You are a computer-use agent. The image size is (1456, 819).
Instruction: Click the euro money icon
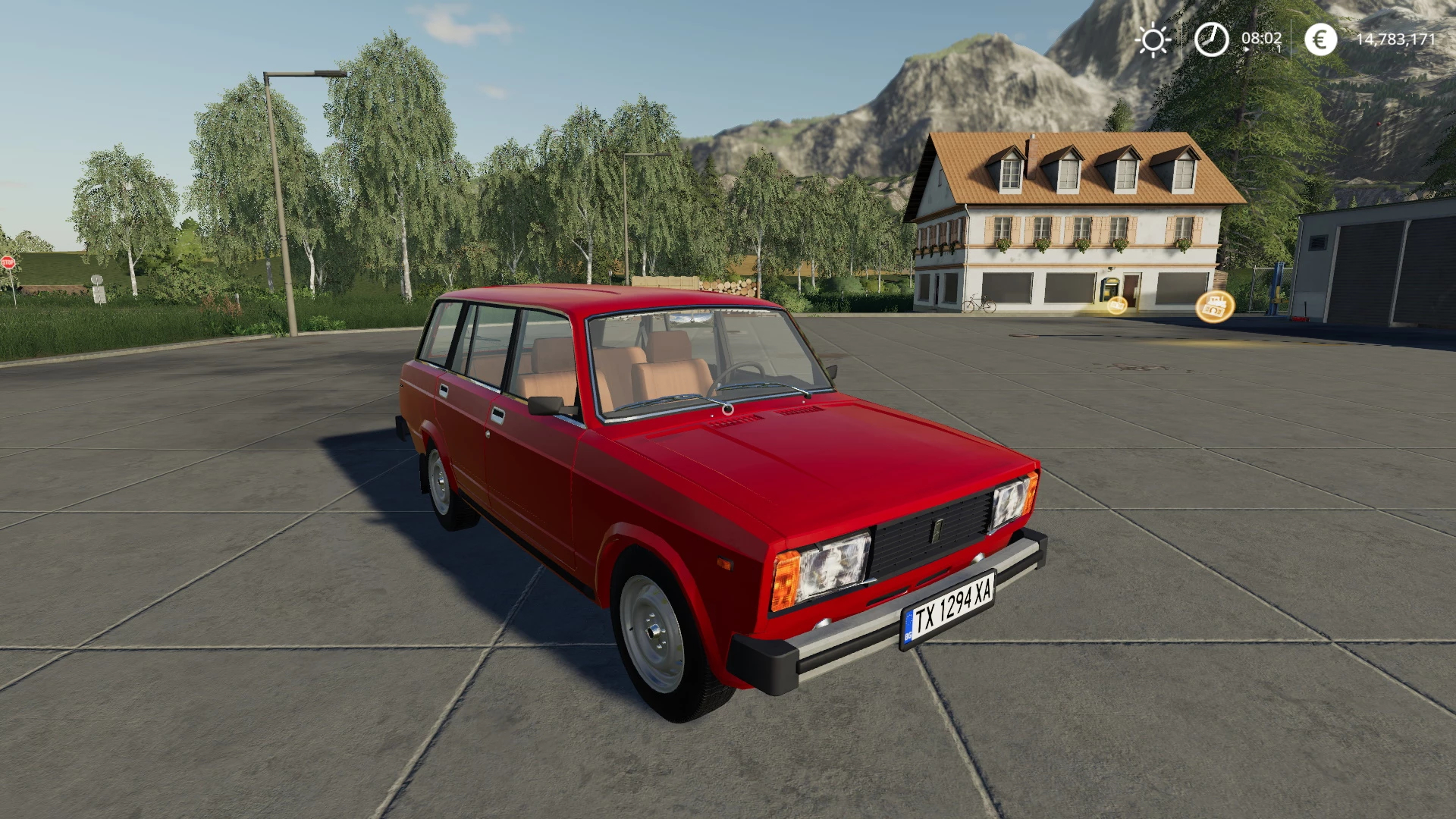(1320, 39)
